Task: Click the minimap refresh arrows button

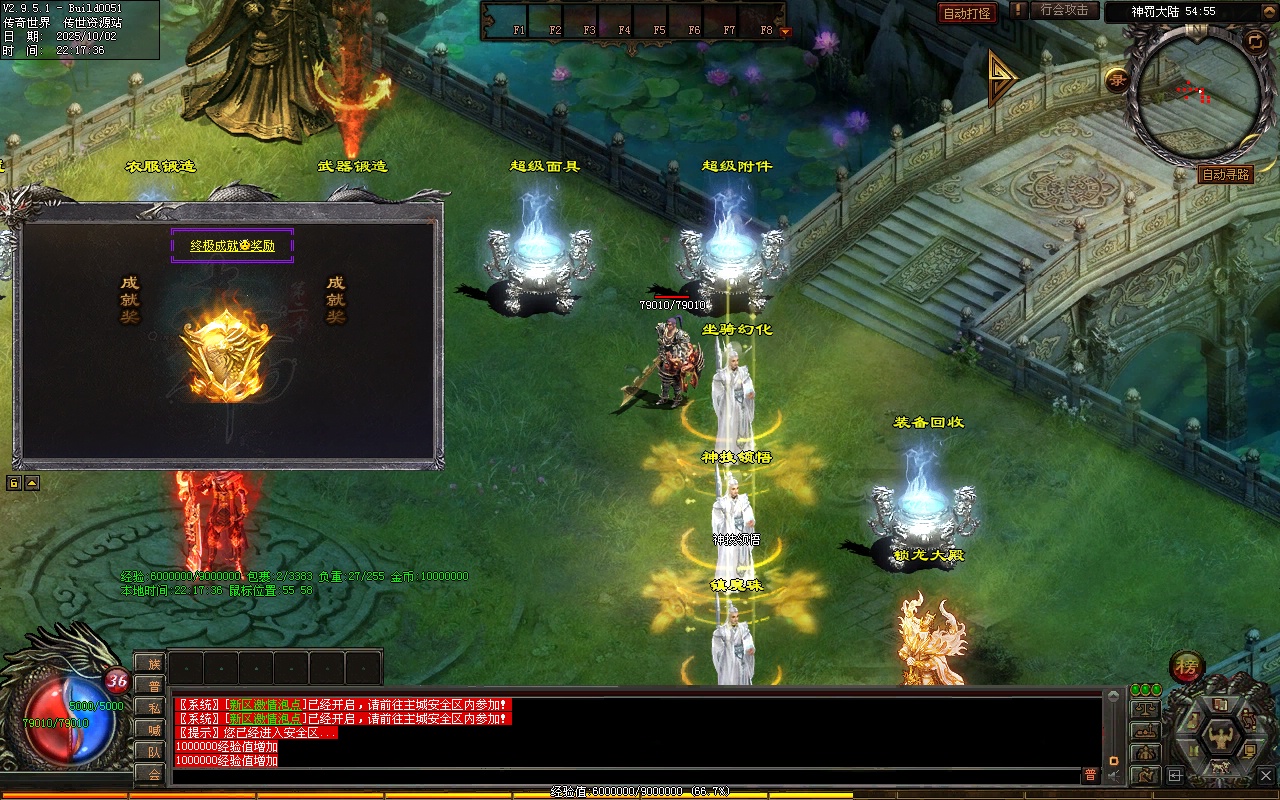Action: pyautogui.click(x=1254, y=41)
